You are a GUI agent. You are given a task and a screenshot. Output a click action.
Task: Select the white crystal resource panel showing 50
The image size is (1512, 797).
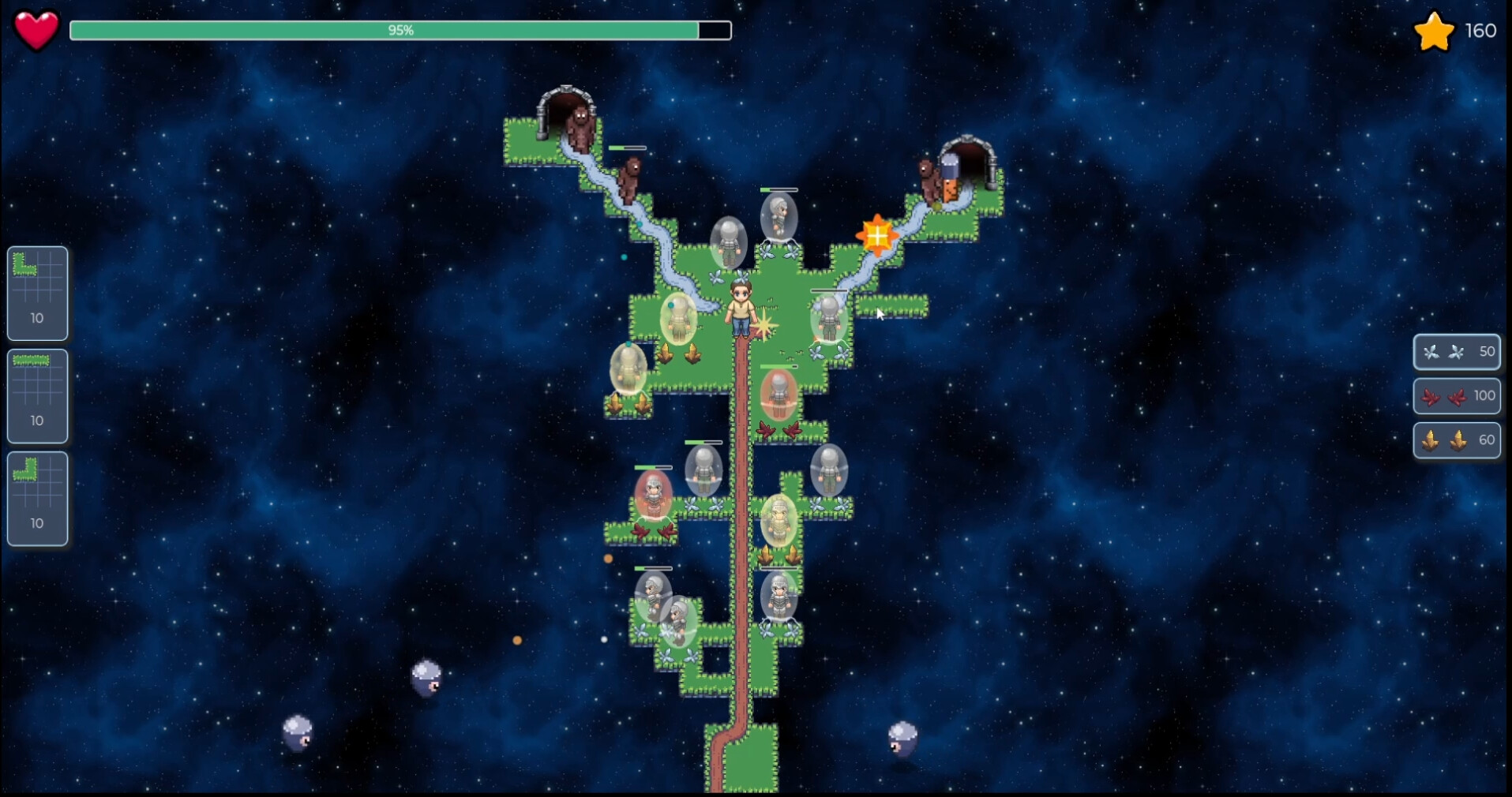click(1456, 353)
